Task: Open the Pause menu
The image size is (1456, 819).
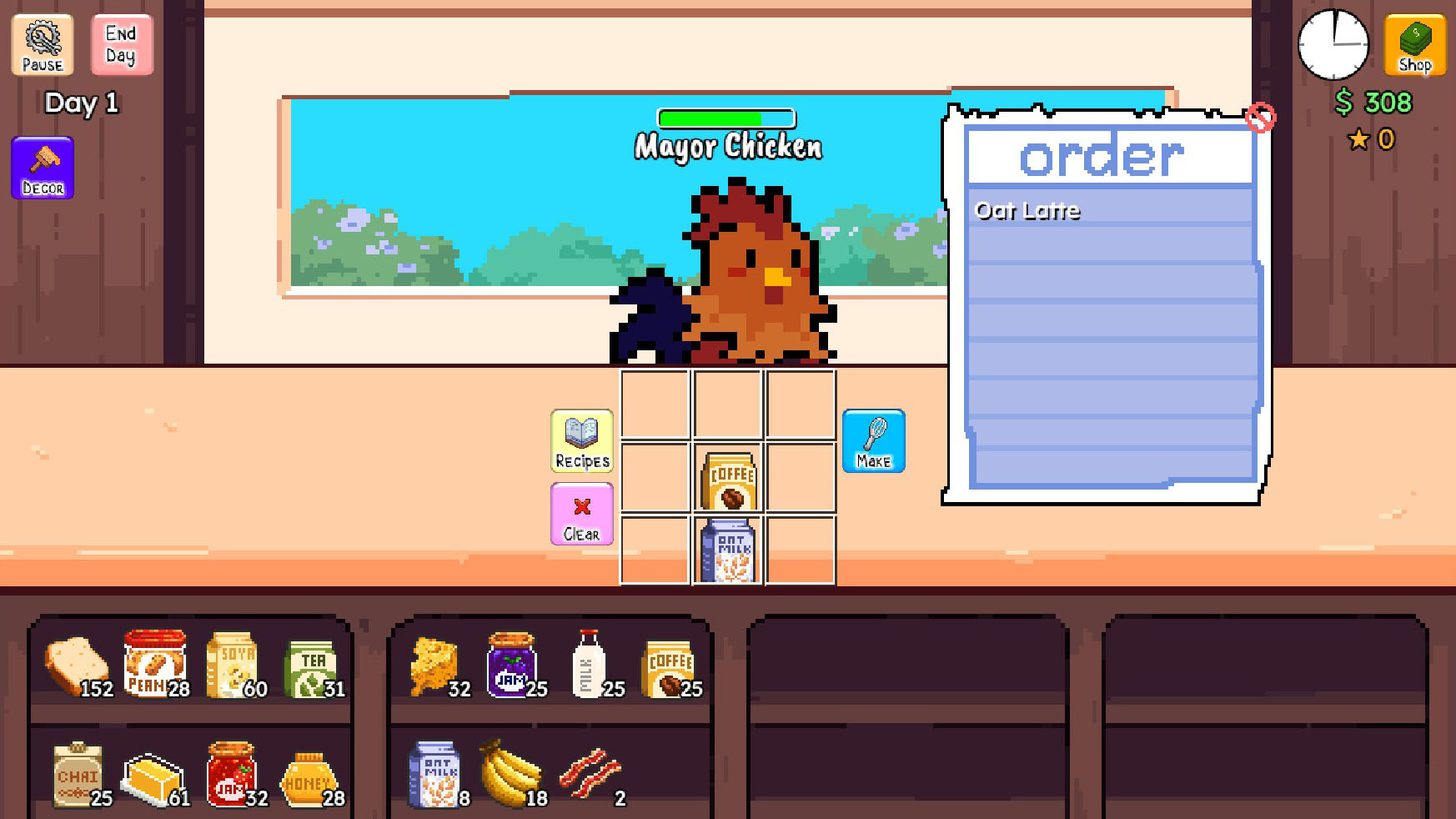Action: coord(43,45)
